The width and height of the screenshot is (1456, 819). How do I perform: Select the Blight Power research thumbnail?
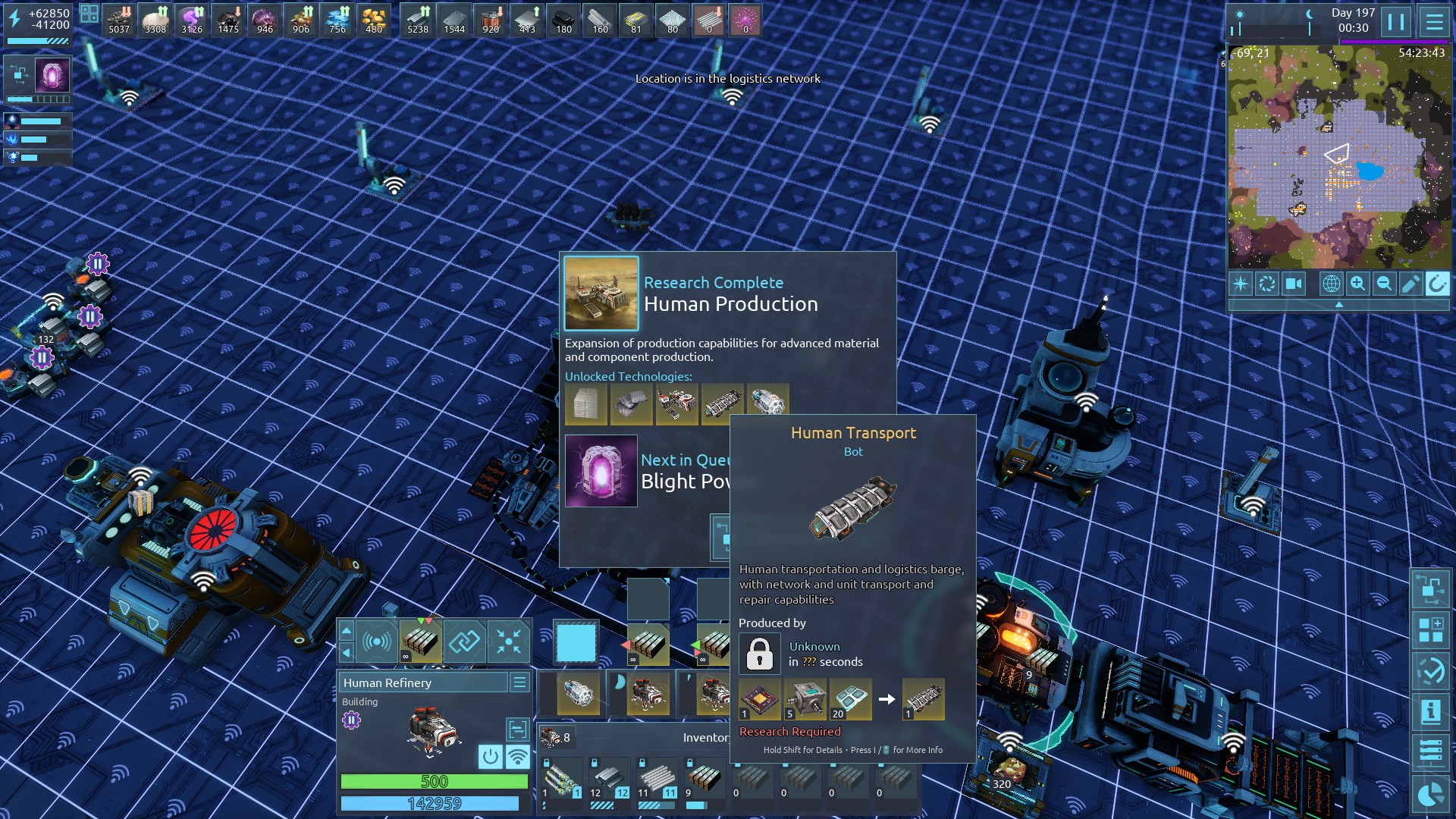click(601, 471)
